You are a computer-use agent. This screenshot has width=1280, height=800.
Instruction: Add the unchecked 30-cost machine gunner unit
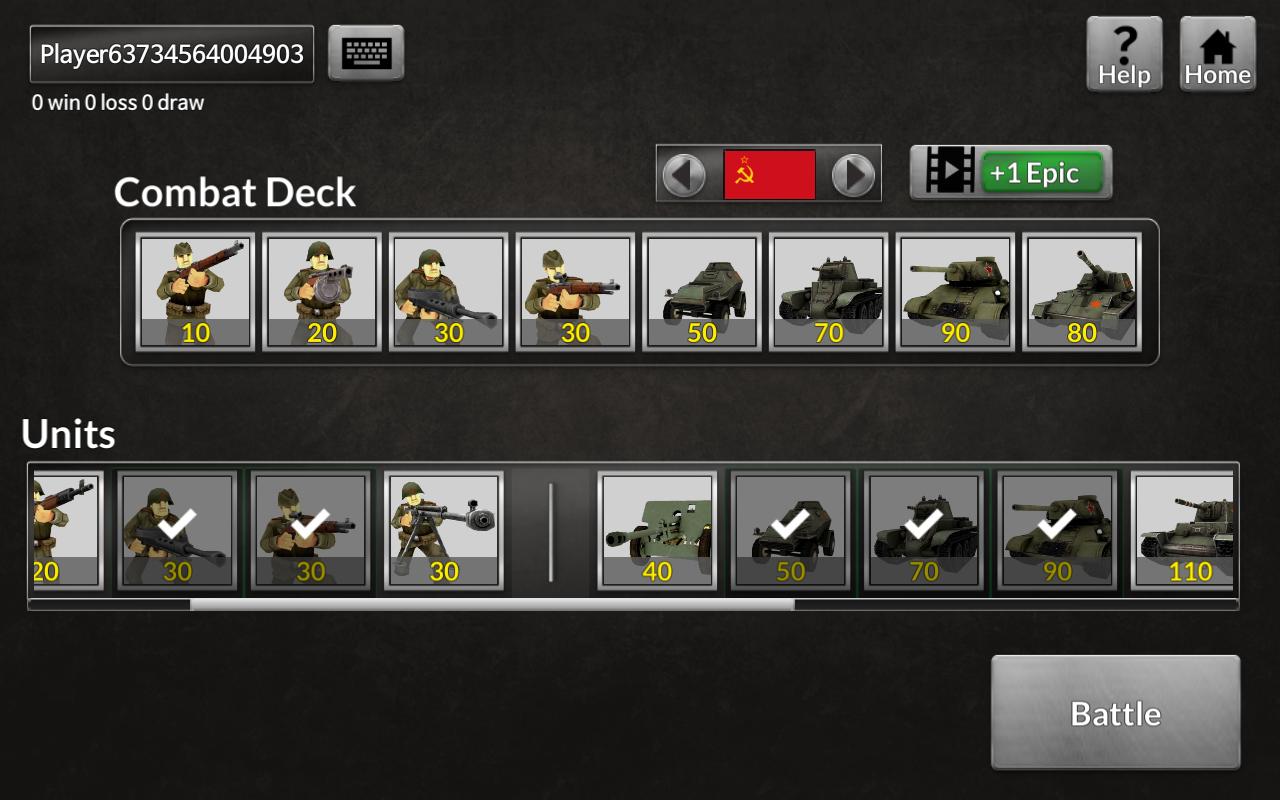pyautogui.click(x=443, y=530)
